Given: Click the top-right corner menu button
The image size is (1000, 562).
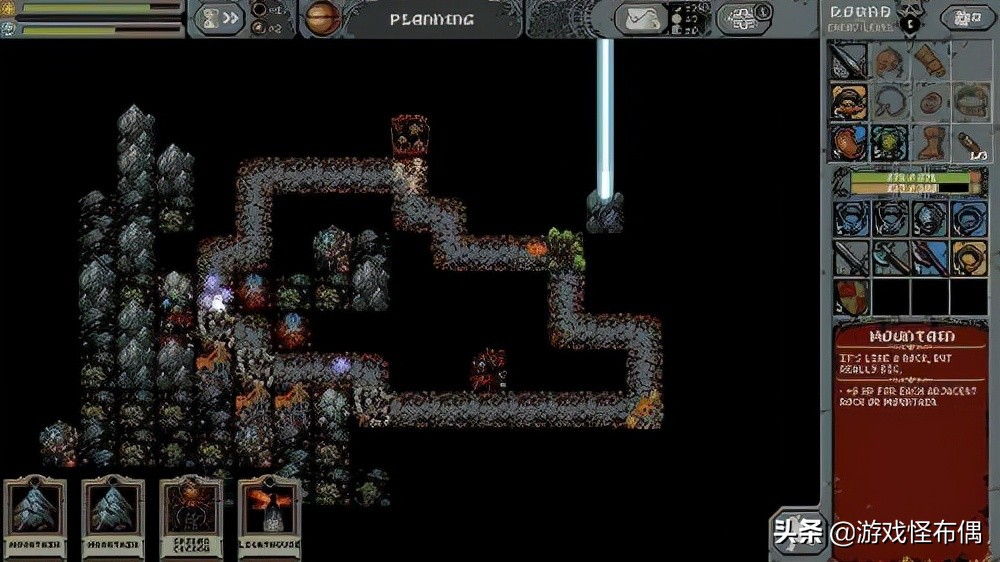Looking at the screenshot, I should pyautogui.click(x=966, y=18).
